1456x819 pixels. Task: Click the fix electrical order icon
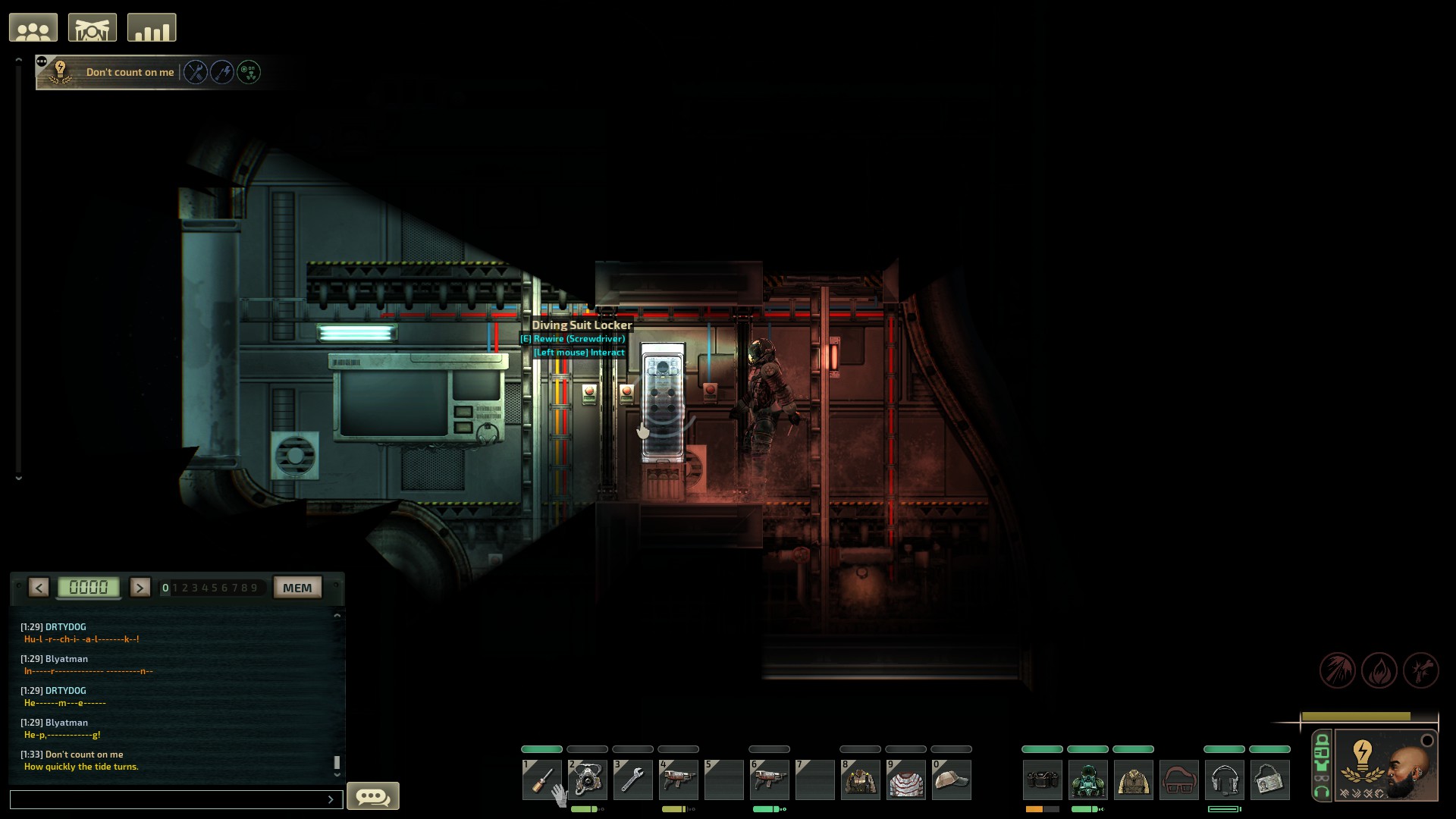pos(222,72)
